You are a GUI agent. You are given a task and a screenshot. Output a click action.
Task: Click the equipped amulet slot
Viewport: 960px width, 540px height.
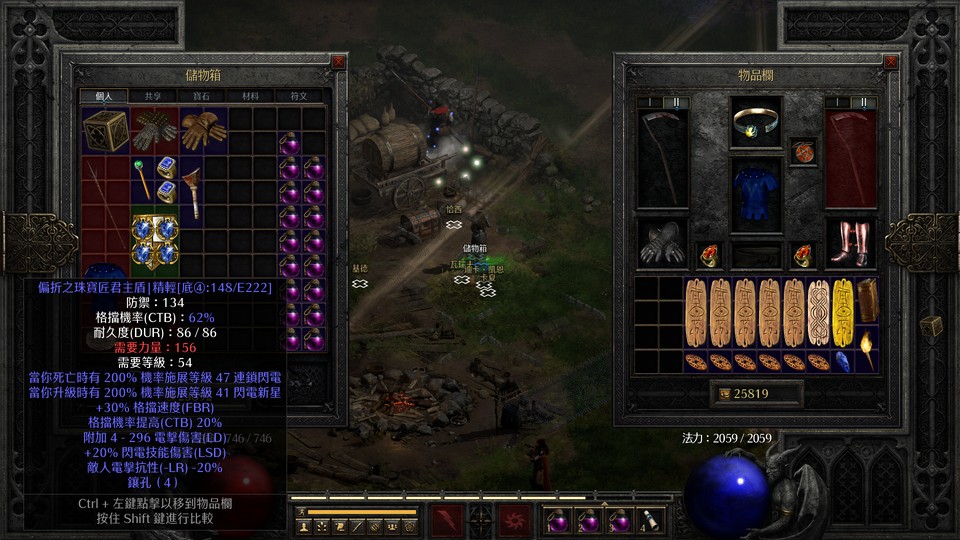click(755, 122)
